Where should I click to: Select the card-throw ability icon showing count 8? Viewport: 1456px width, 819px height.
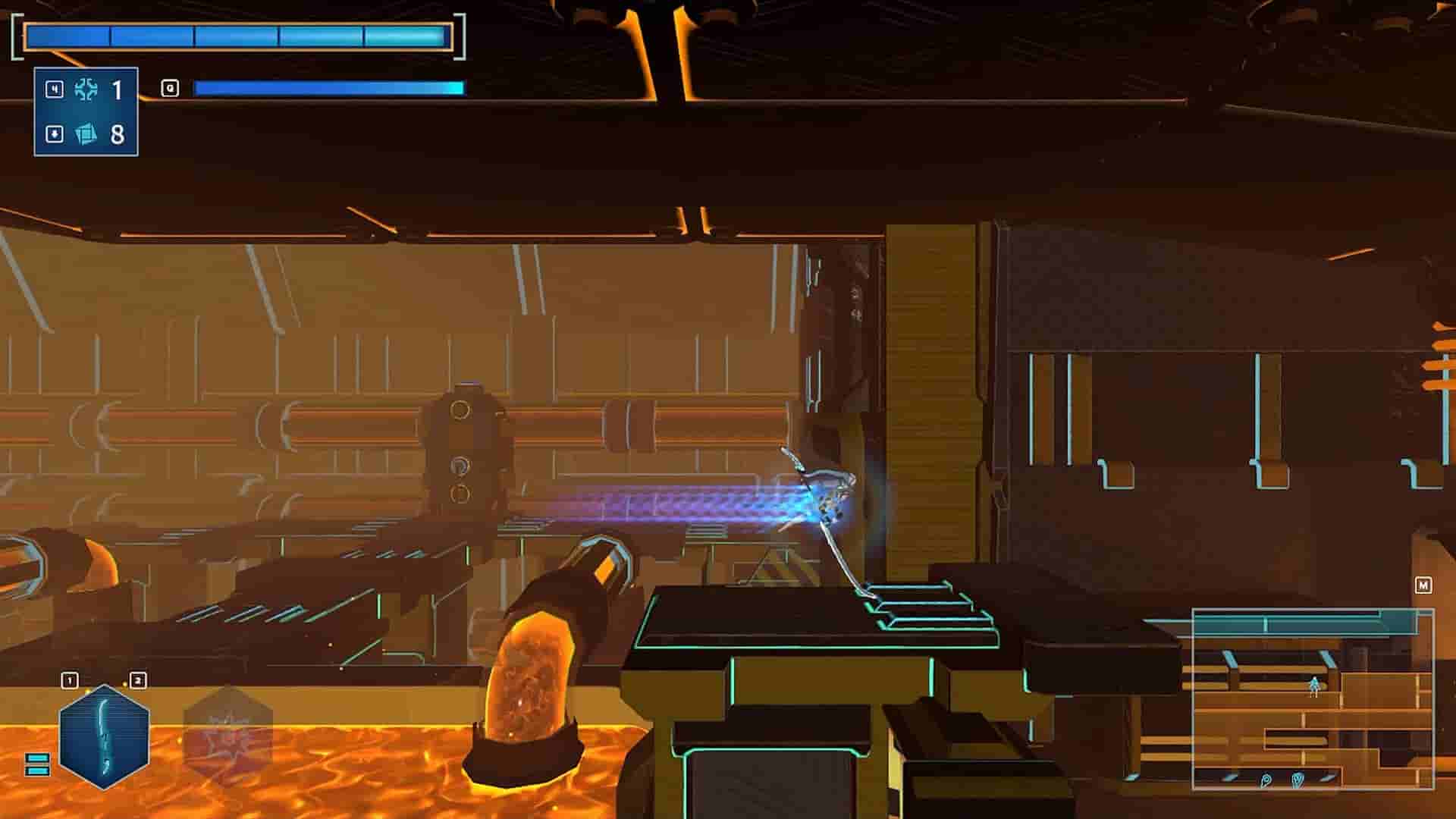pos(87,135)
